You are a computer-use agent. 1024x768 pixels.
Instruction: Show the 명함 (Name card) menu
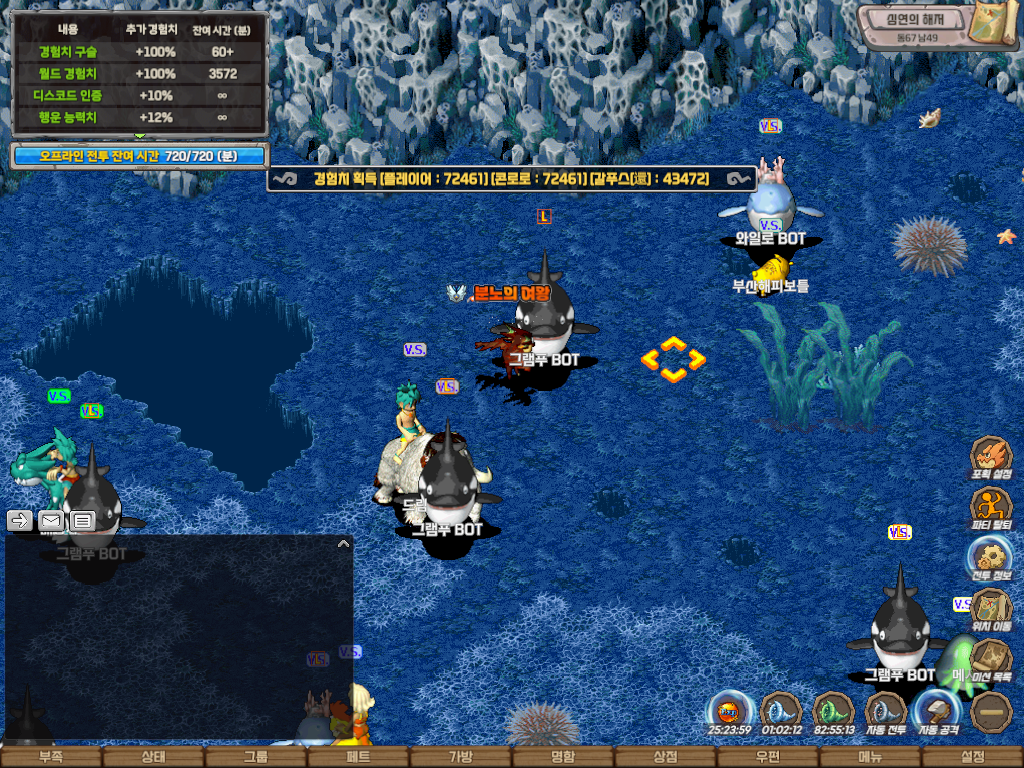pyautogui.click(x=563, y=757)
